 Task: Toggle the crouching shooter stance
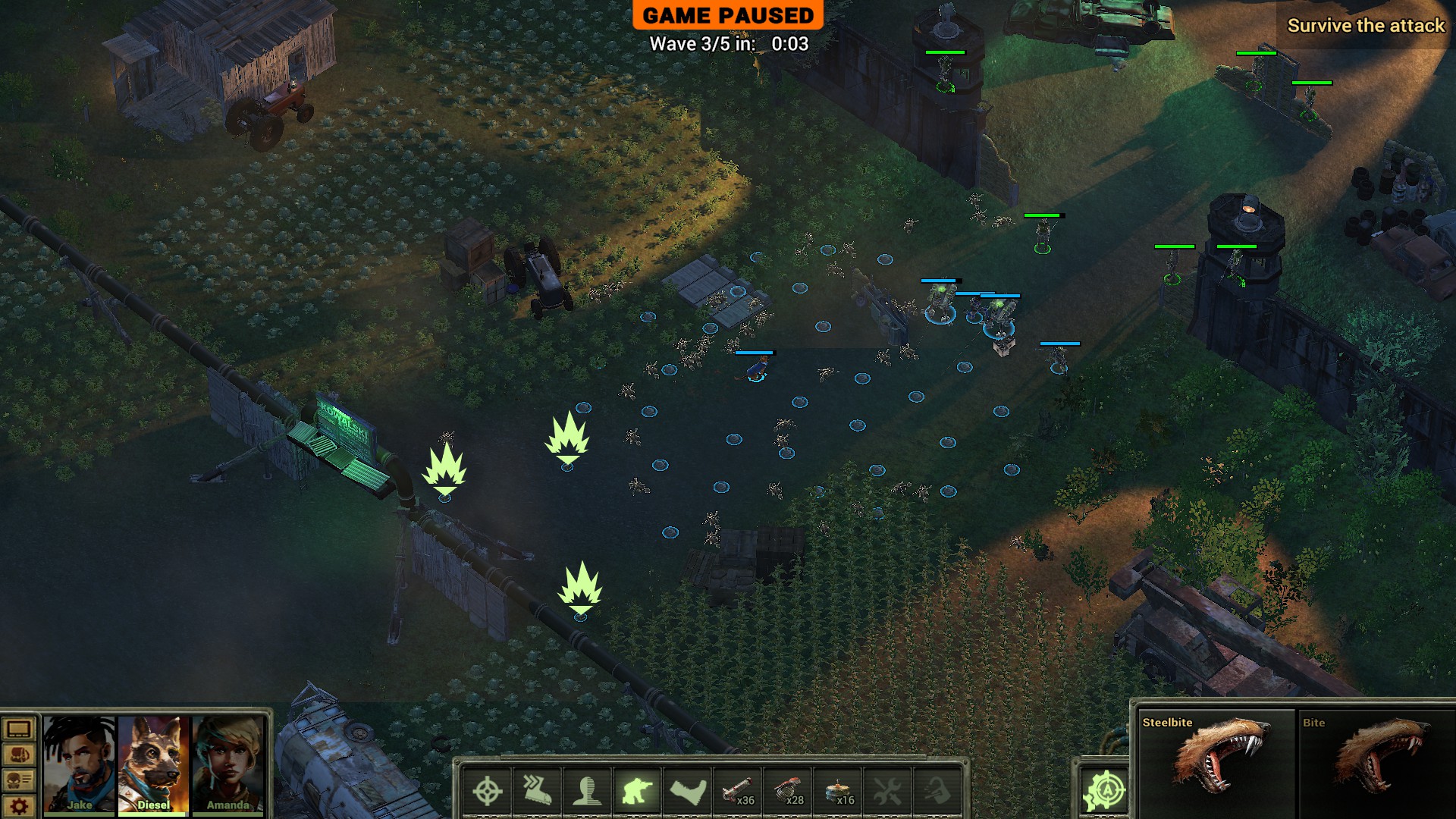637,792
